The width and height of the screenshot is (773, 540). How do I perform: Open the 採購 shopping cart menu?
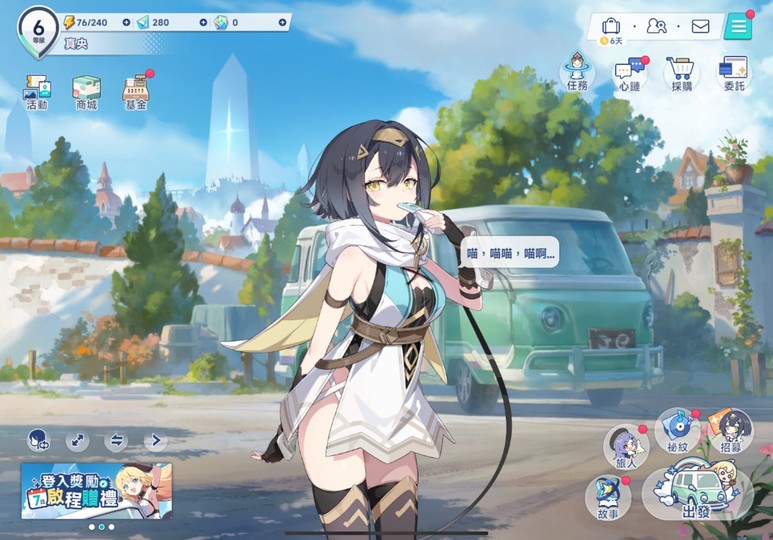pyautogui.click(x=682, y=74)
